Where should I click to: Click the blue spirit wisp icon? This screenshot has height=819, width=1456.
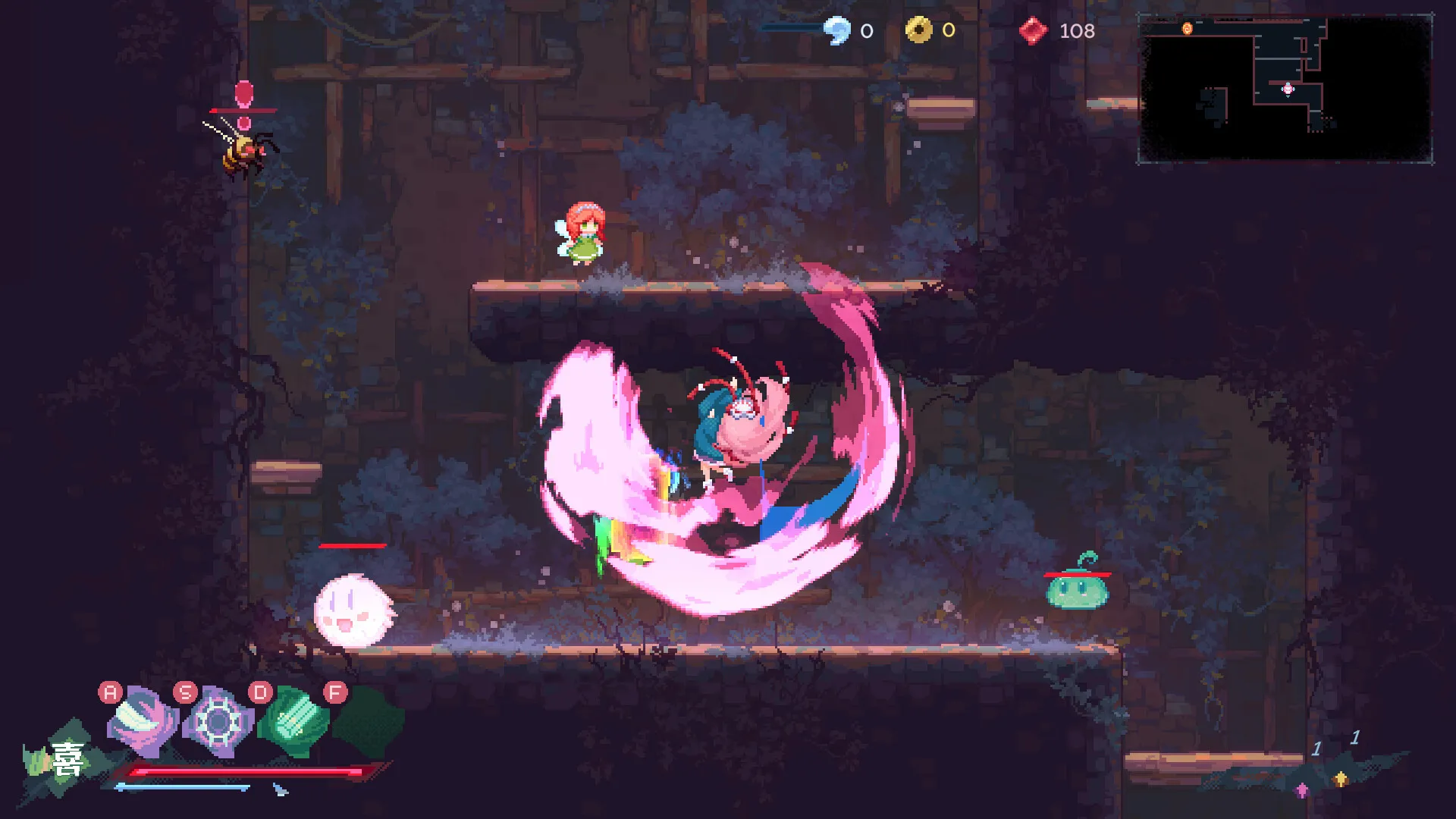(x=838, y=31)
